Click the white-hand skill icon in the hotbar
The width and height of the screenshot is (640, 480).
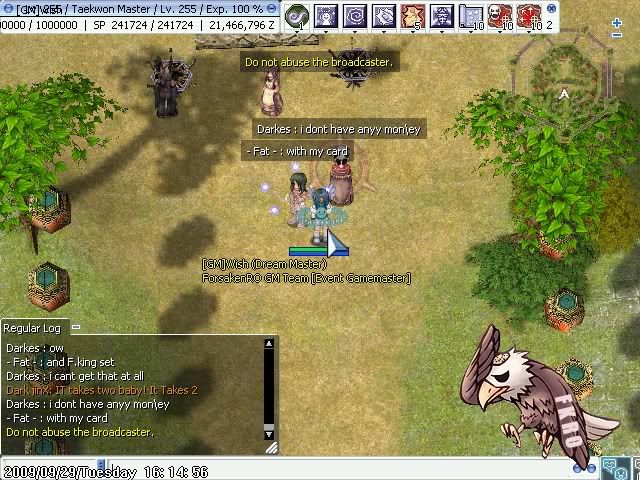(384, 15)
